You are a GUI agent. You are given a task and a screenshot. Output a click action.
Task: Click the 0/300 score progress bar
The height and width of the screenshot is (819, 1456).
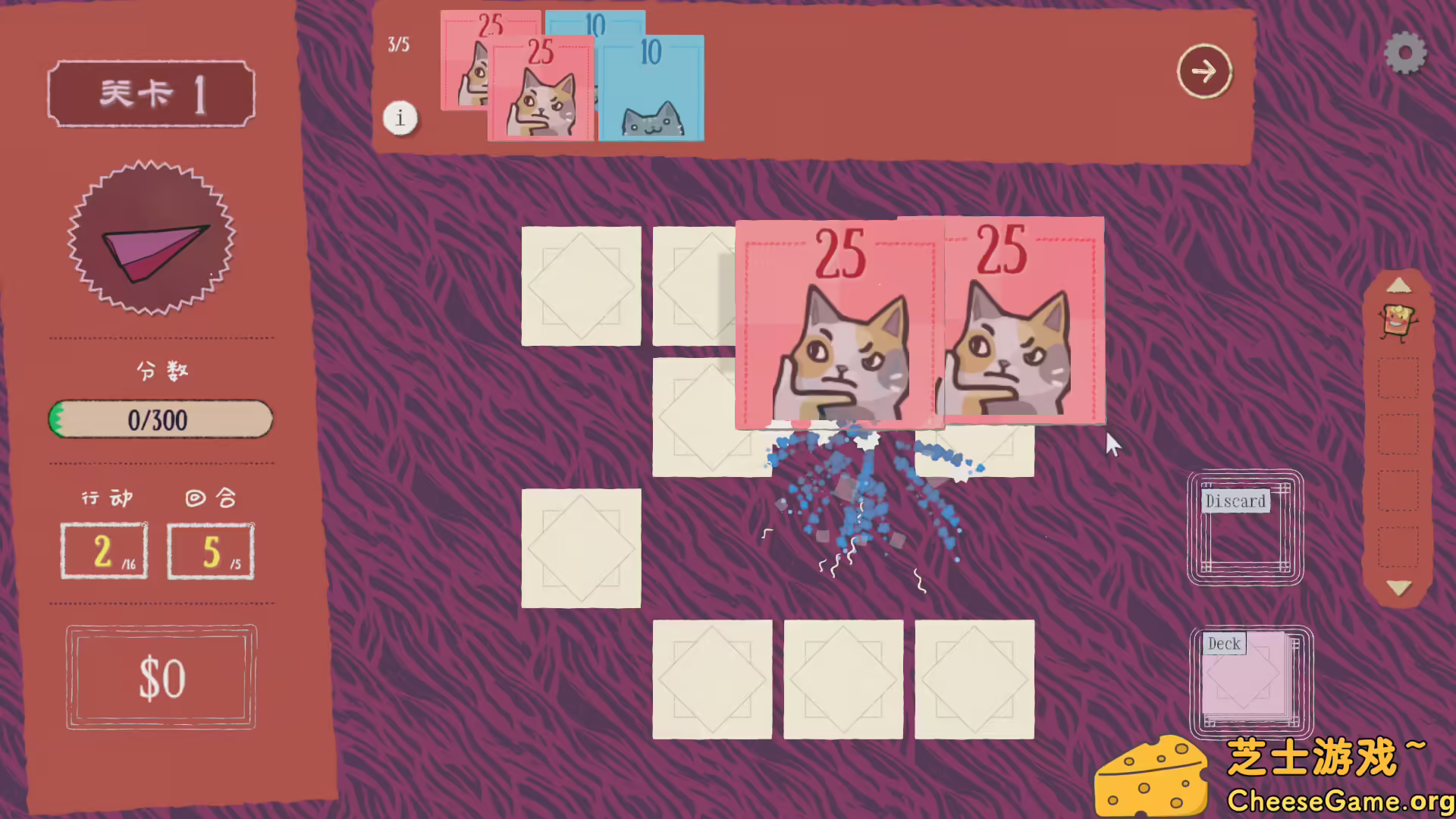pyautogui.click(x=159, y=419)
